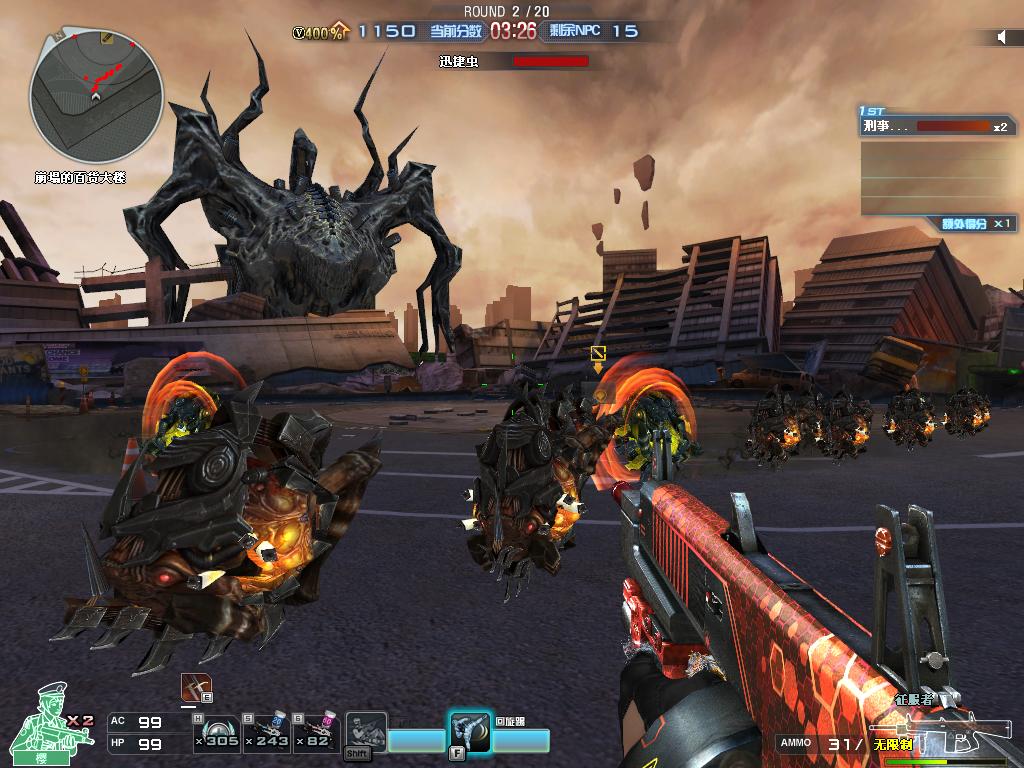Screen dimensions: 1024x768
Task: Activate the 回旋踢 kick skill icon
Action: coord(469,731)
